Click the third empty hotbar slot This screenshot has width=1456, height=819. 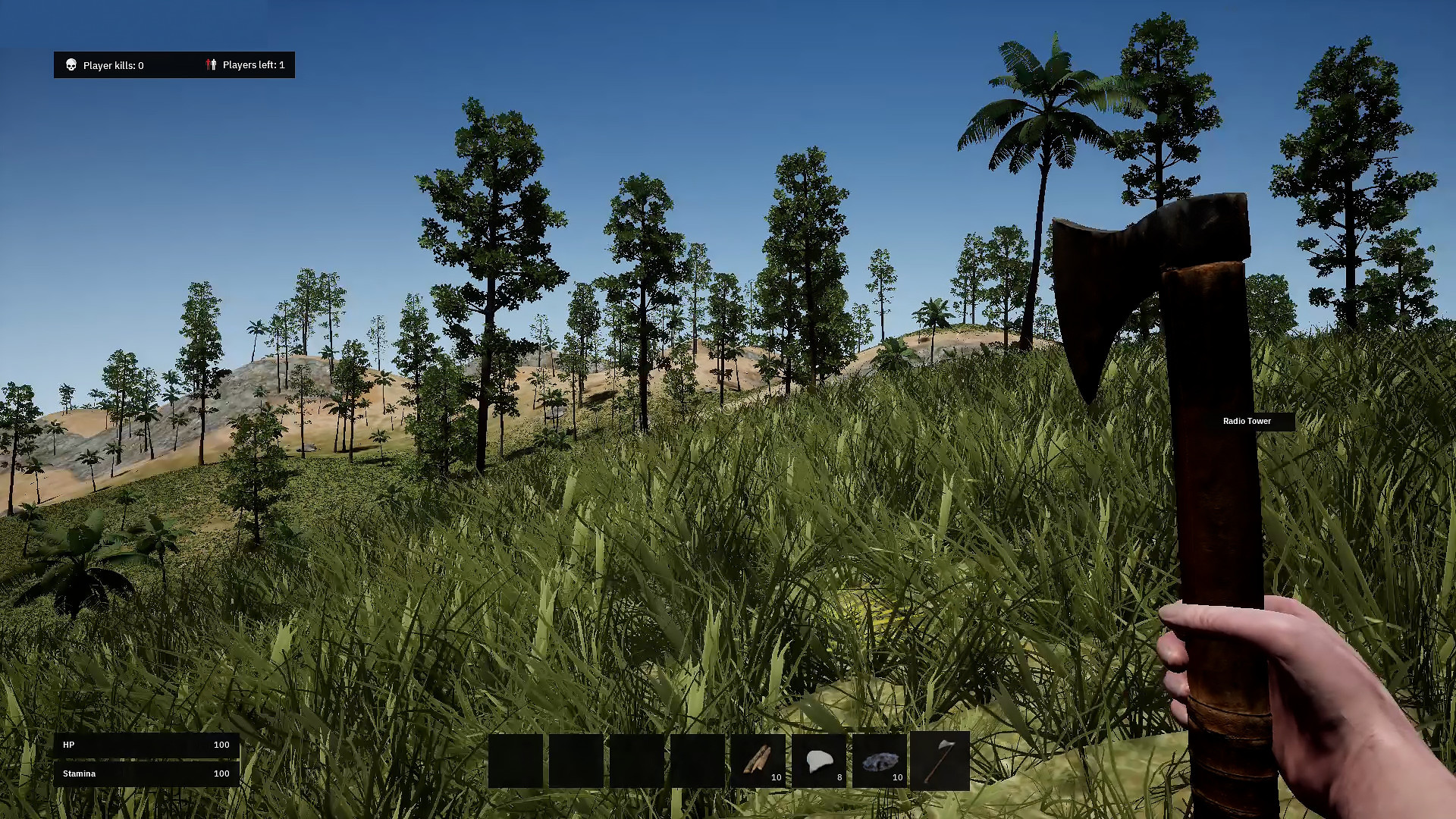coord(635,761)
